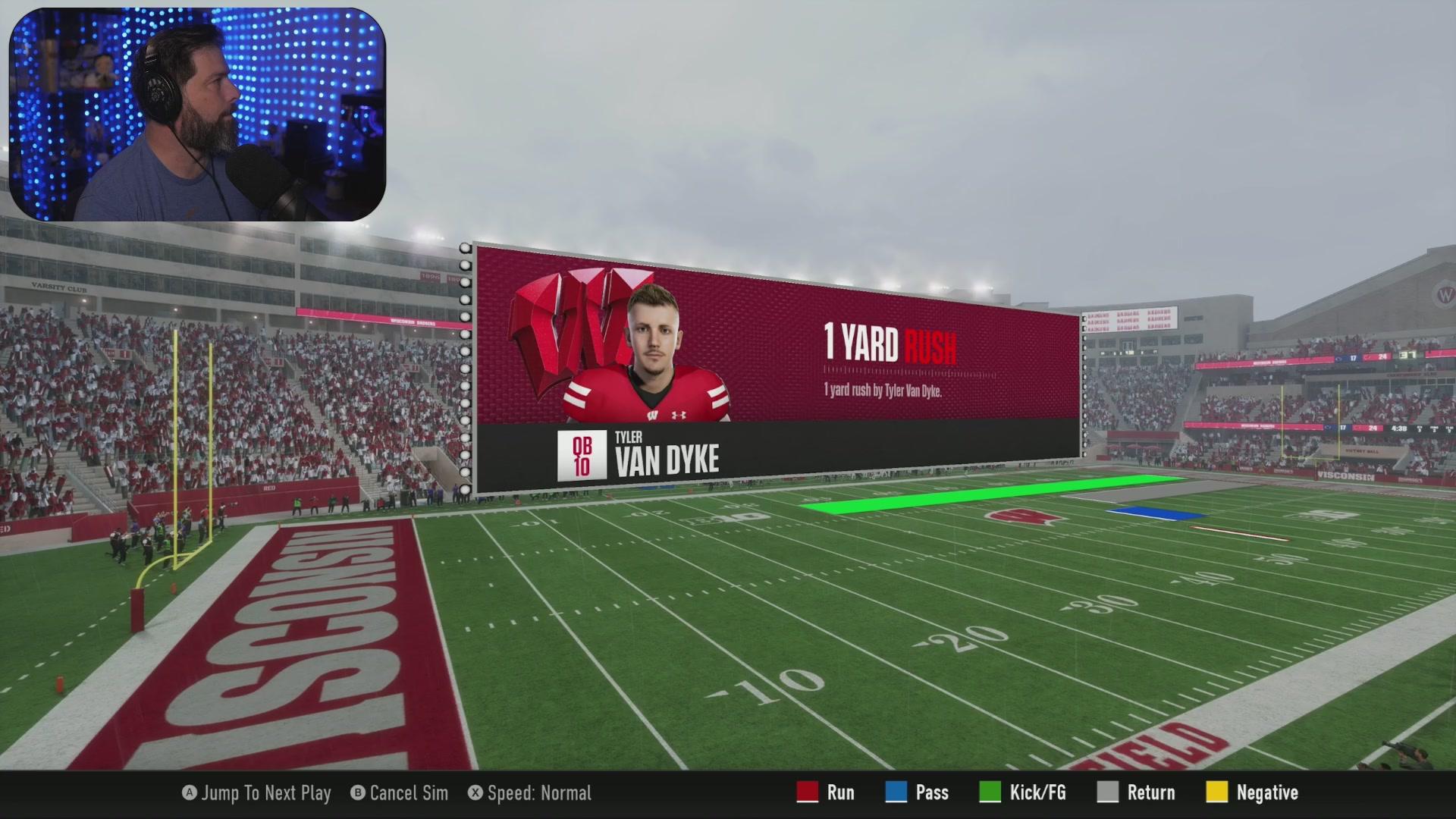Toggle Speed: Normal to another speed
The width and height of the screenshot is (1456, 819).
pos(531,793)
